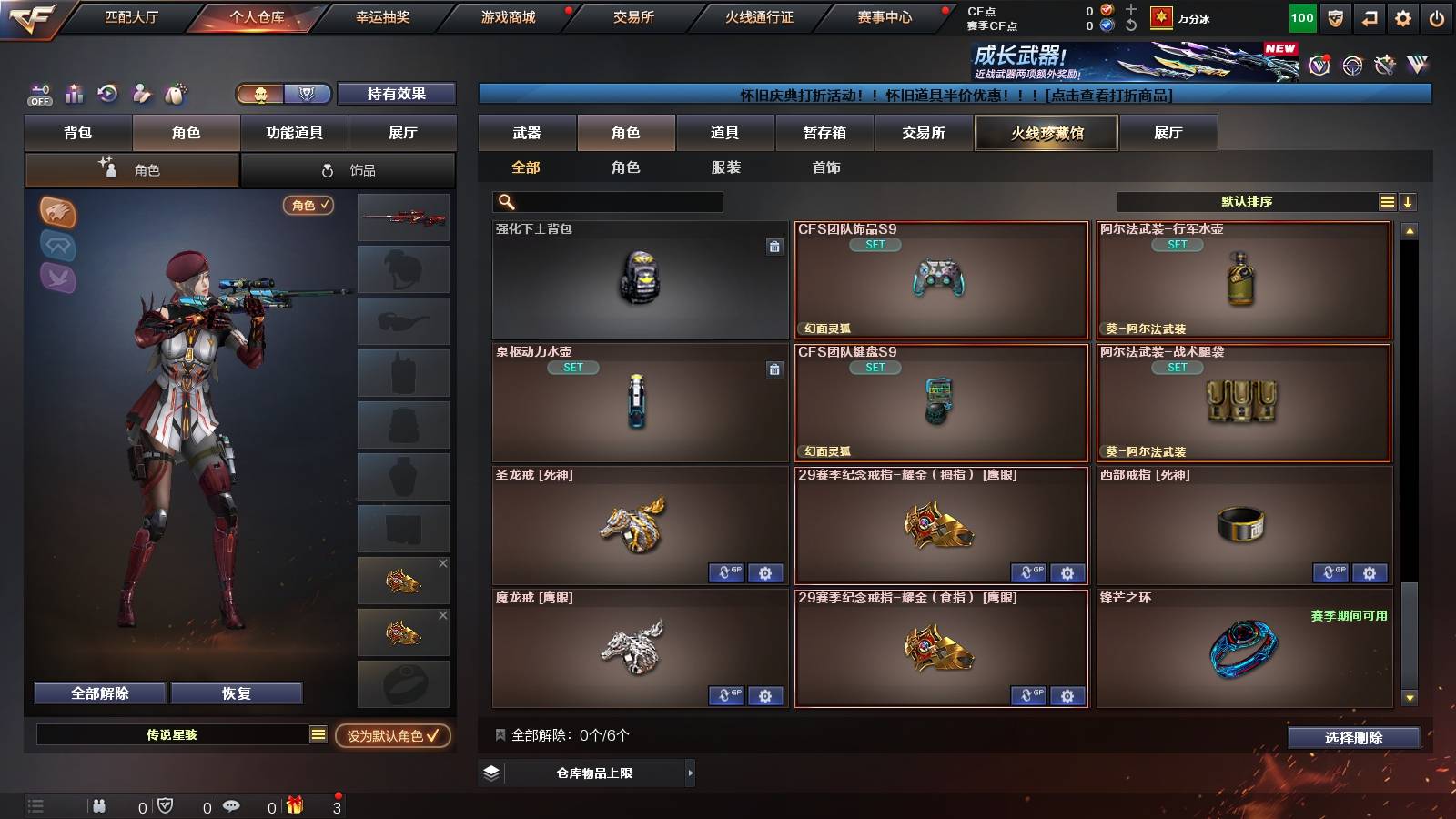The width and height of the screenshot is (1456, 819).
Task: Switch to the 火线珍藏馆 tab
Action: pyautogui.click(x=1046, y=133)
